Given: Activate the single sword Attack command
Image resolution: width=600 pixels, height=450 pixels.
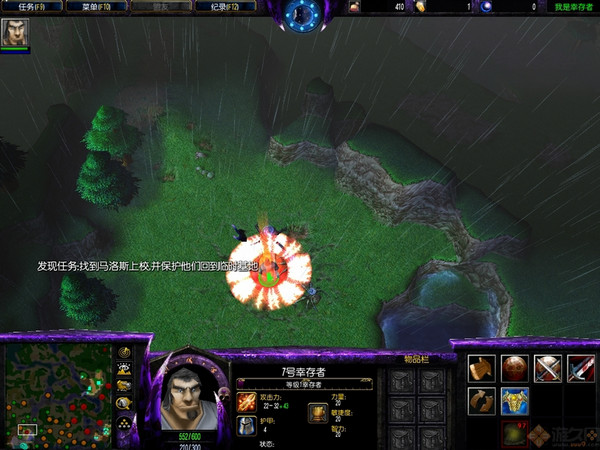Looking at the screenshot, I should pyautogui.click(x=581, y=368).
